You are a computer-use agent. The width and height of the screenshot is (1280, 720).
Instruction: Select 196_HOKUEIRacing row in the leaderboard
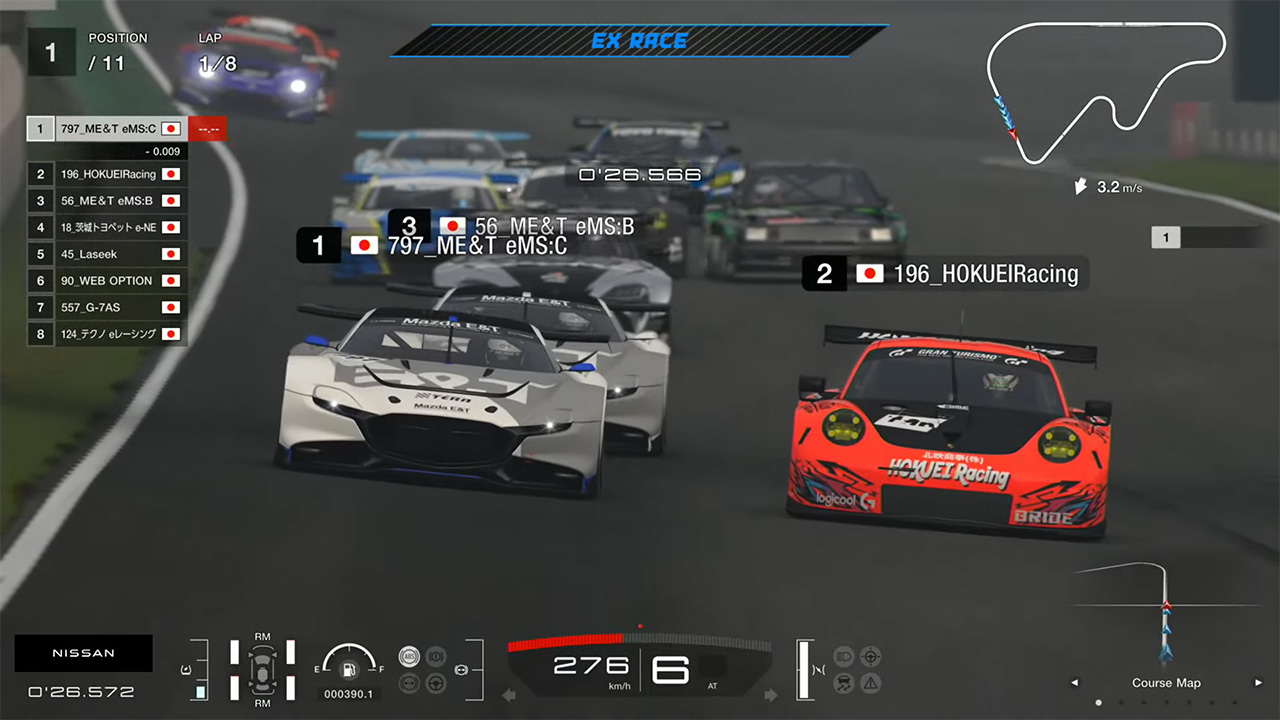(107, 174)
